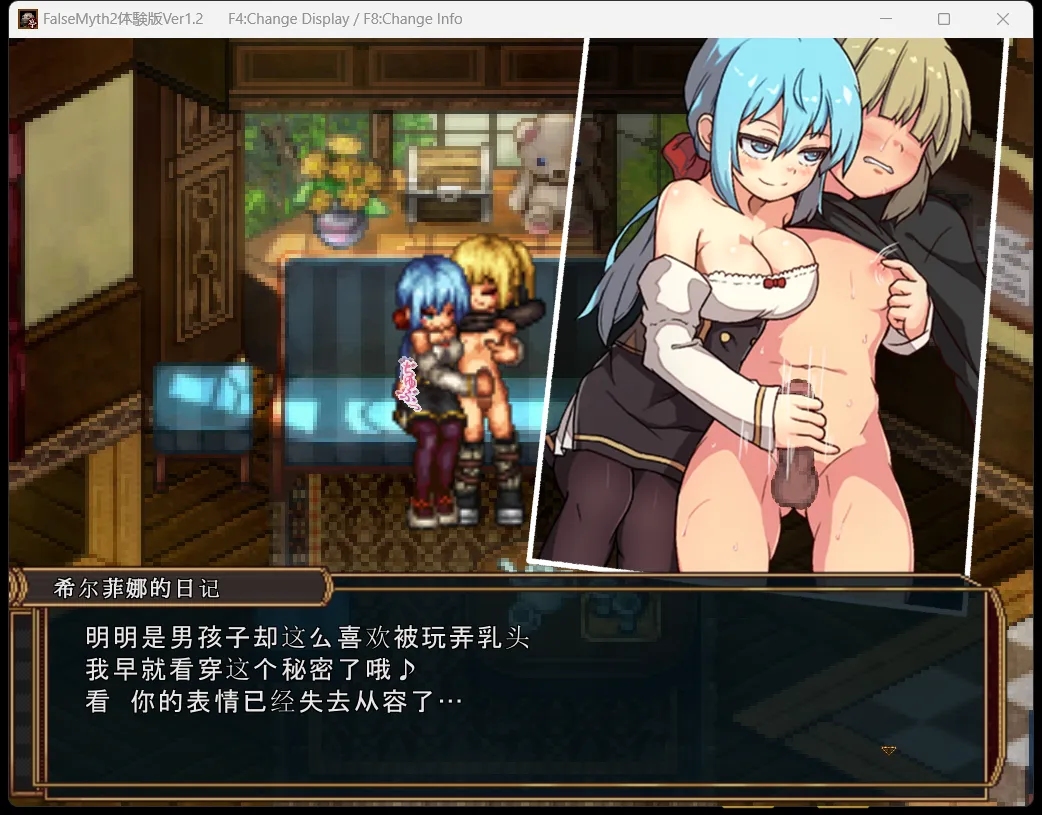1042x815 pixels.
Task: Minimize the game window
Action: click(x=884, y=19)
